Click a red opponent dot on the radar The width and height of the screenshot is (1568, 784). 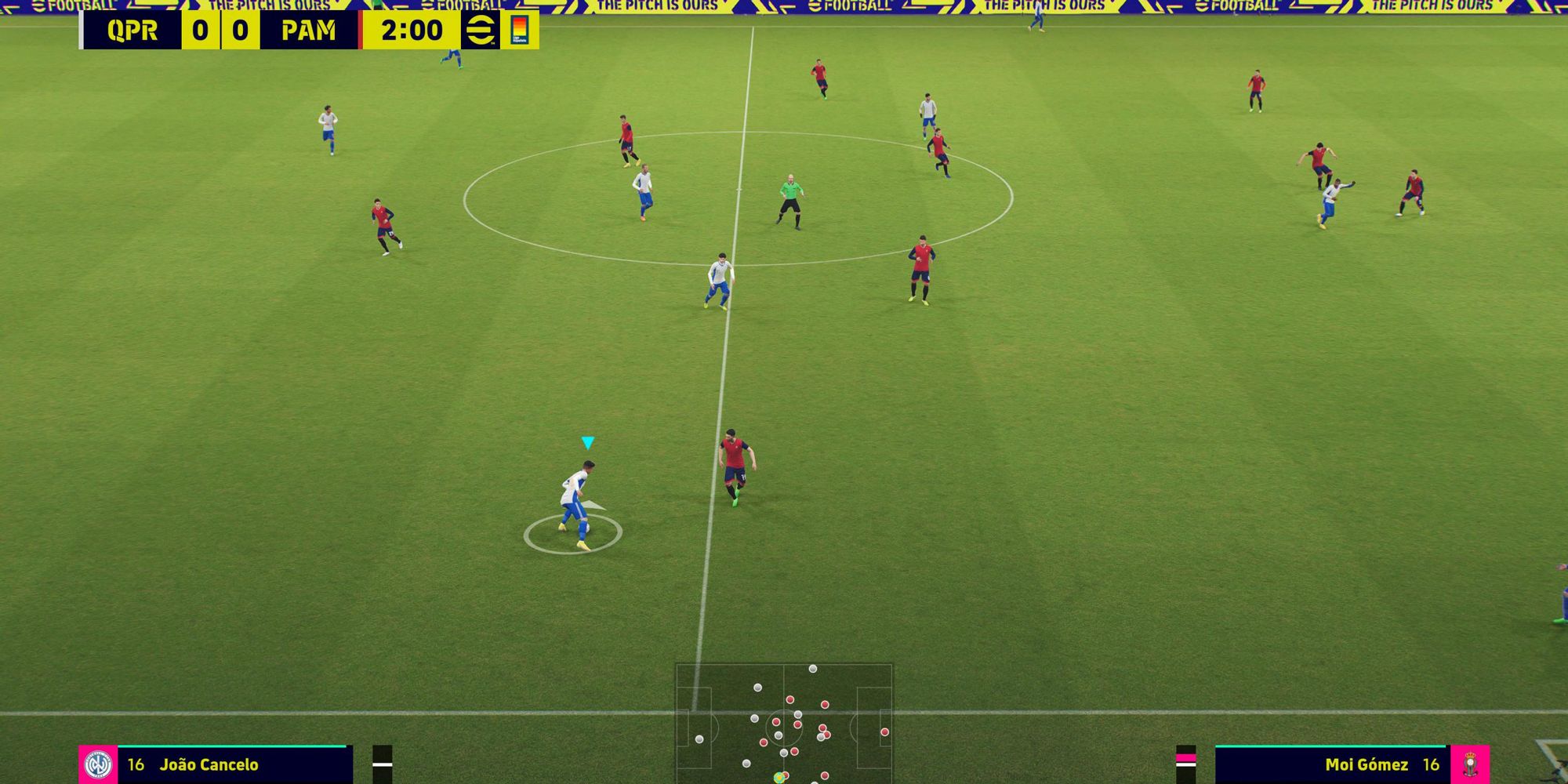pos(789,700)
